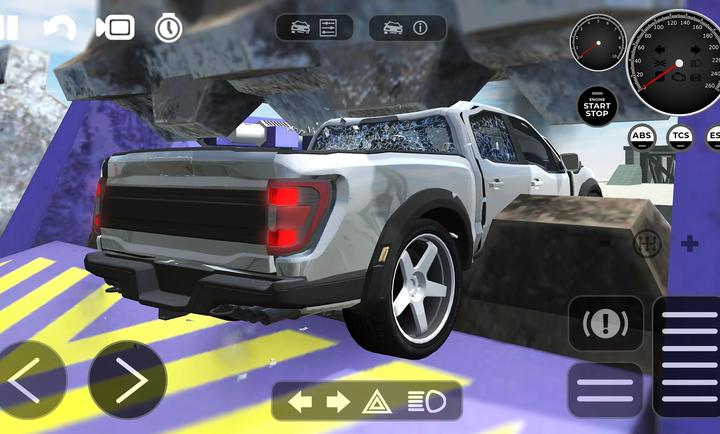
Task: Steer right with the right arrow
Action: click(x=127, y=381)
